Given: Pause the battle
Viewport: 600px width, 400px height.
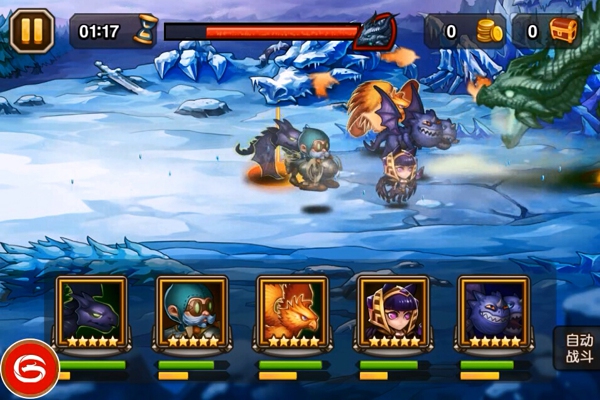Looking at the screenshot, I should [32, 30].
